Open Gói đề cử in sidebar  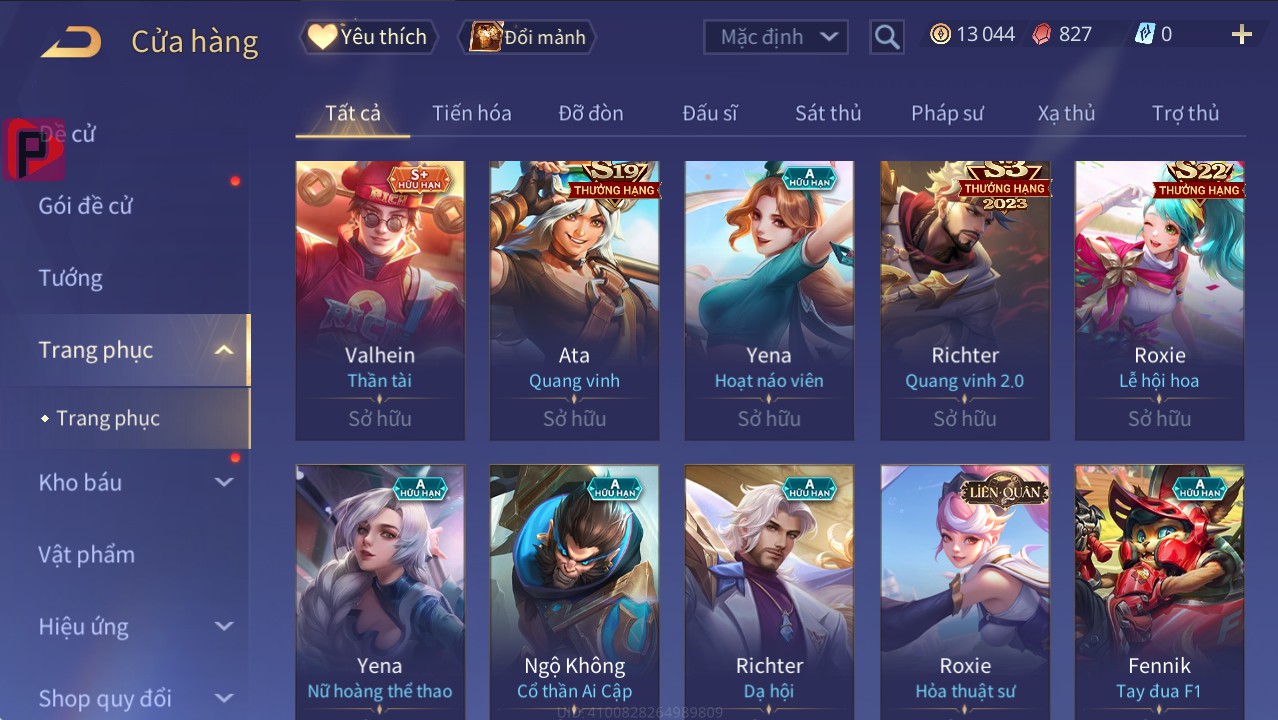(86, 206)
